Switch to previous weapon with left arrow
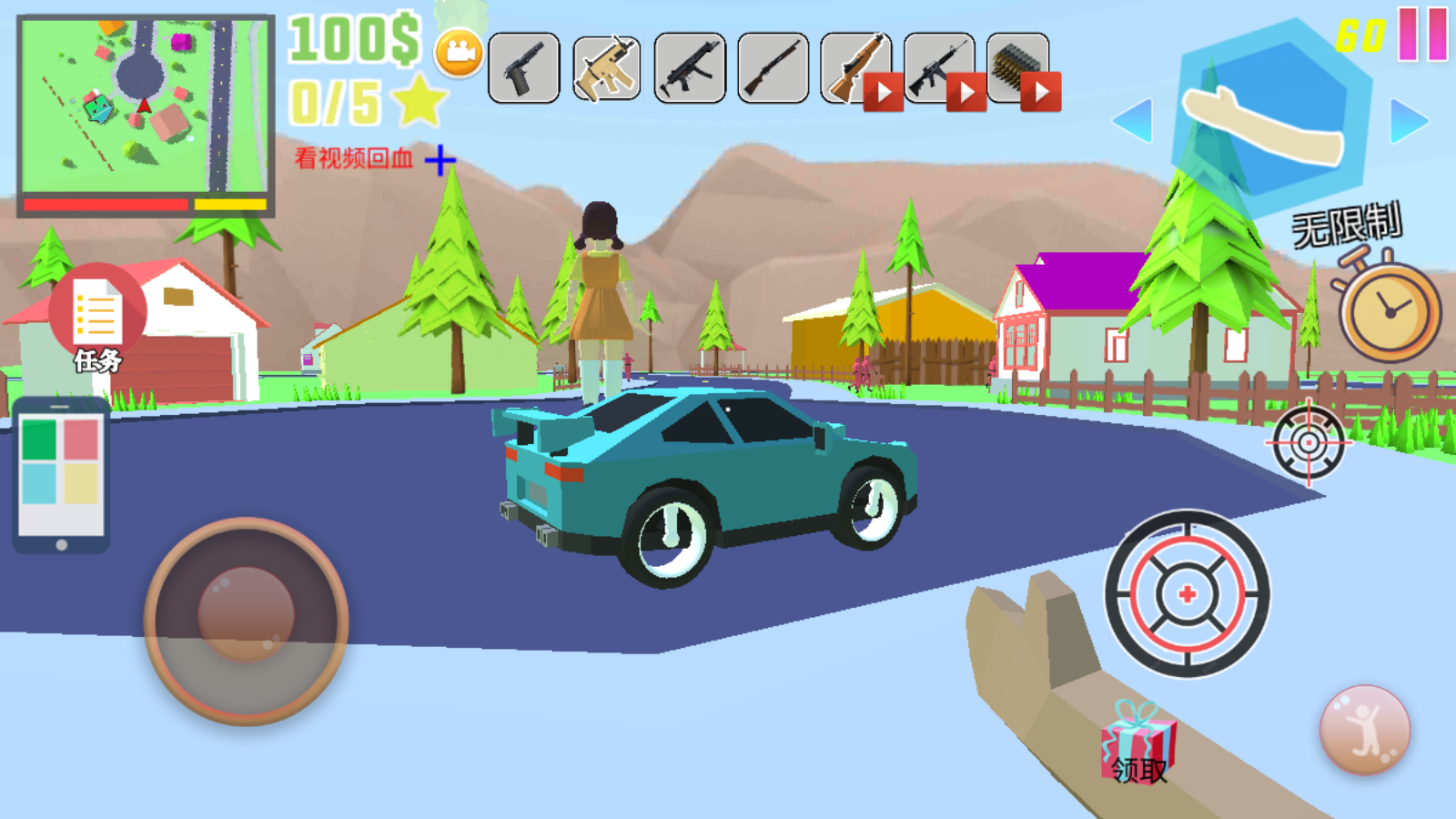The image size is (1456, 819). click(x=1133, y=120)
